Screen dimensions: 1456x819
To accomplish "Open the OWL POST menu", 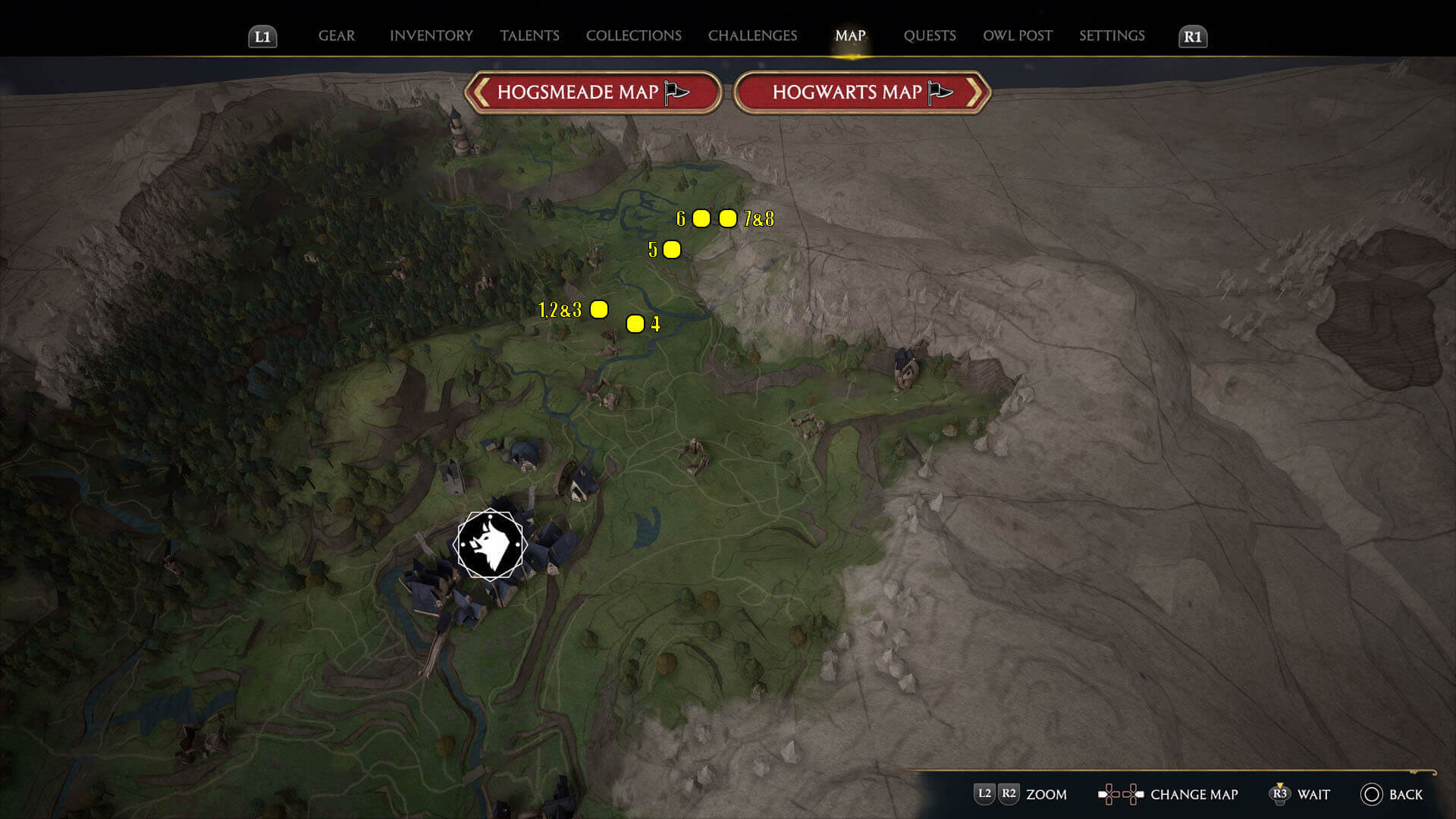I will point(1018,36).
